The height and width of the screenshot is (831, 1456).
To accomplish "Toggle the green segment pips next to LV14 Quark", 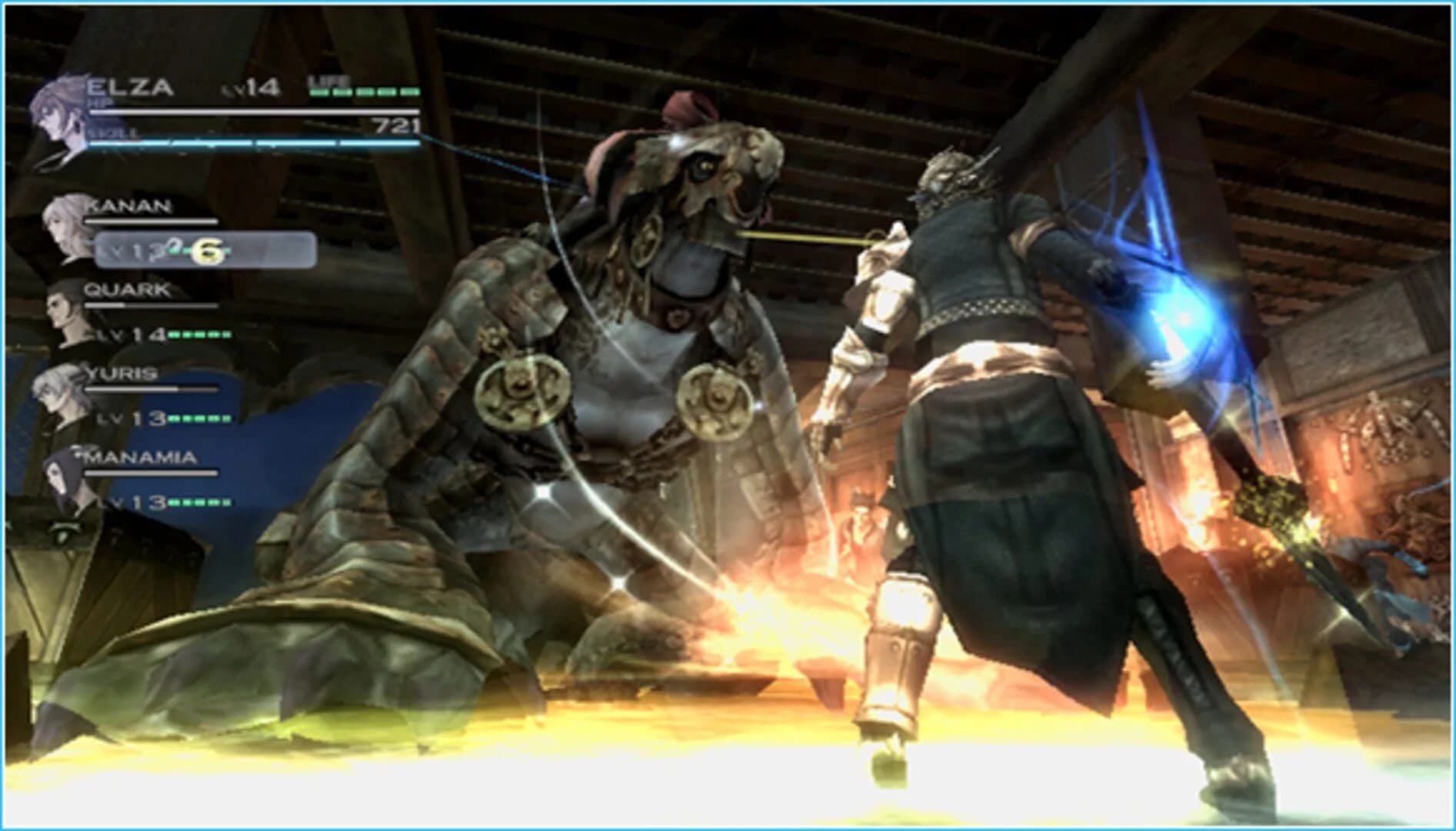I will tap(200, 336).
